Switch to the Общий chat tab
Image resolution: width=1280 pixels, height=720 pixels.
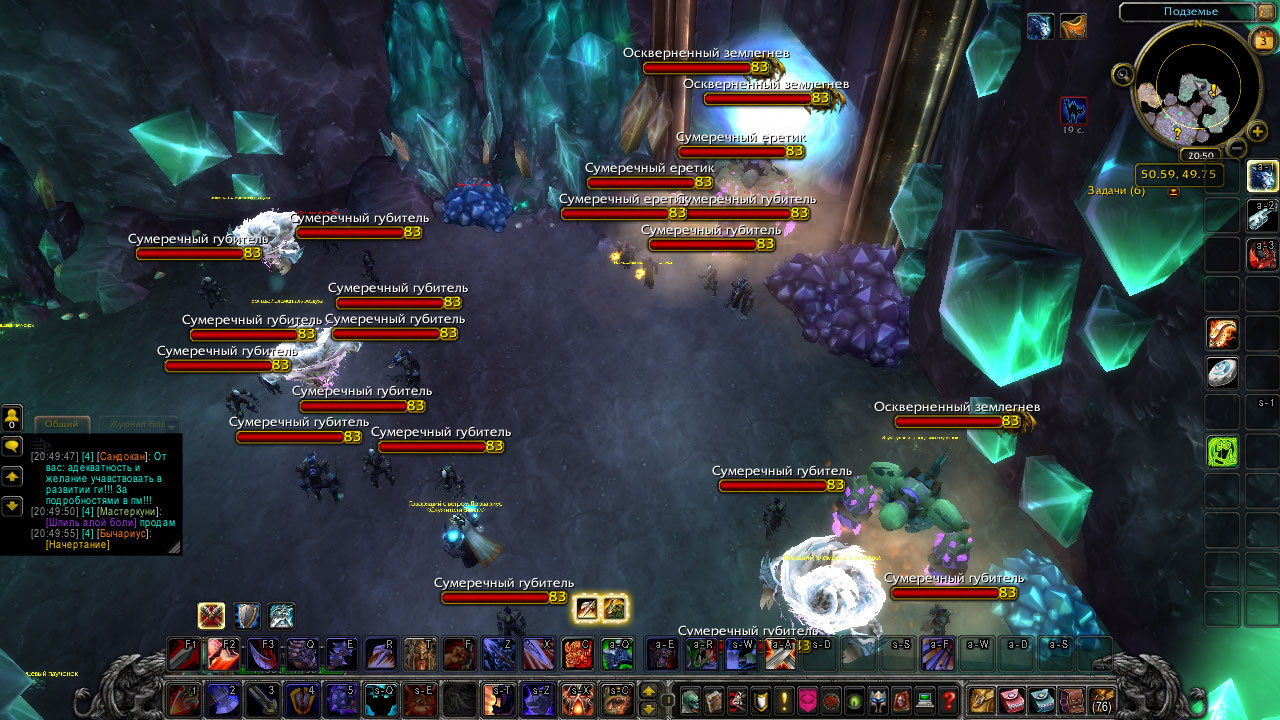pos(61,425)
